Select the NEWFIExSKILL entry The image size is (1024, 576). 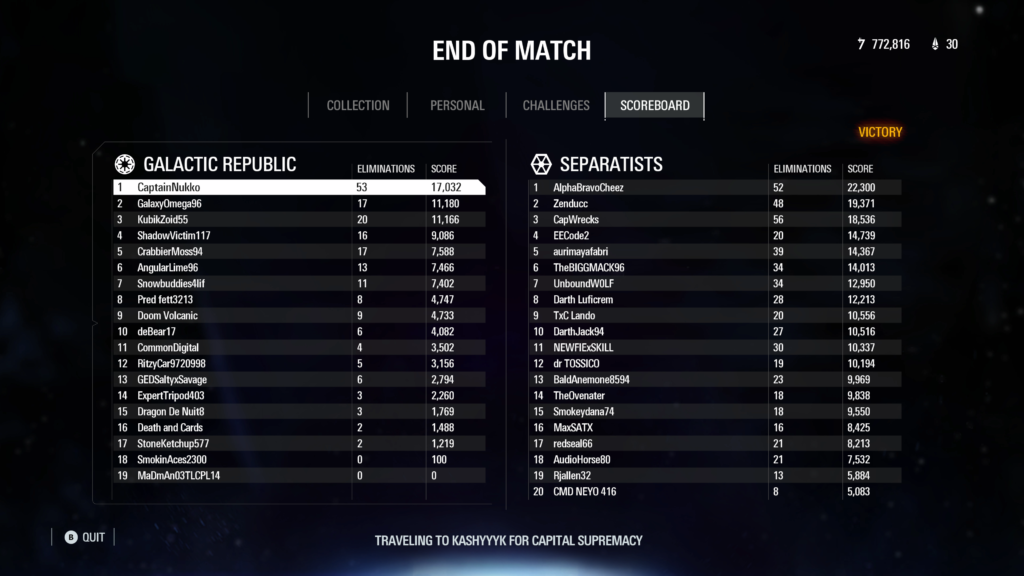[x=714, y=347]
